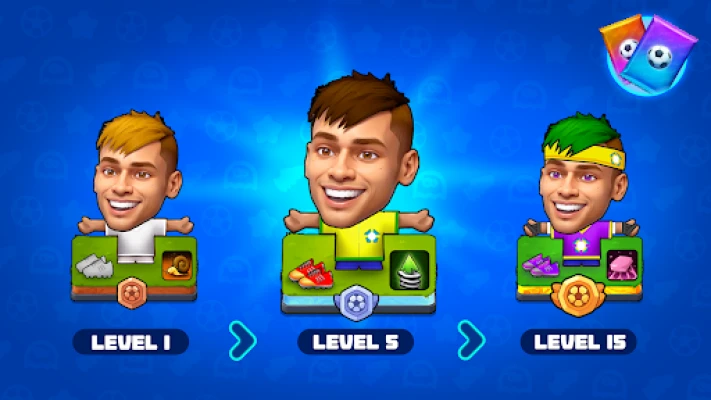This screenshot has height=400, width=711.
Task: Click the LEVEL 1 label
Action: tap(131, 342)
